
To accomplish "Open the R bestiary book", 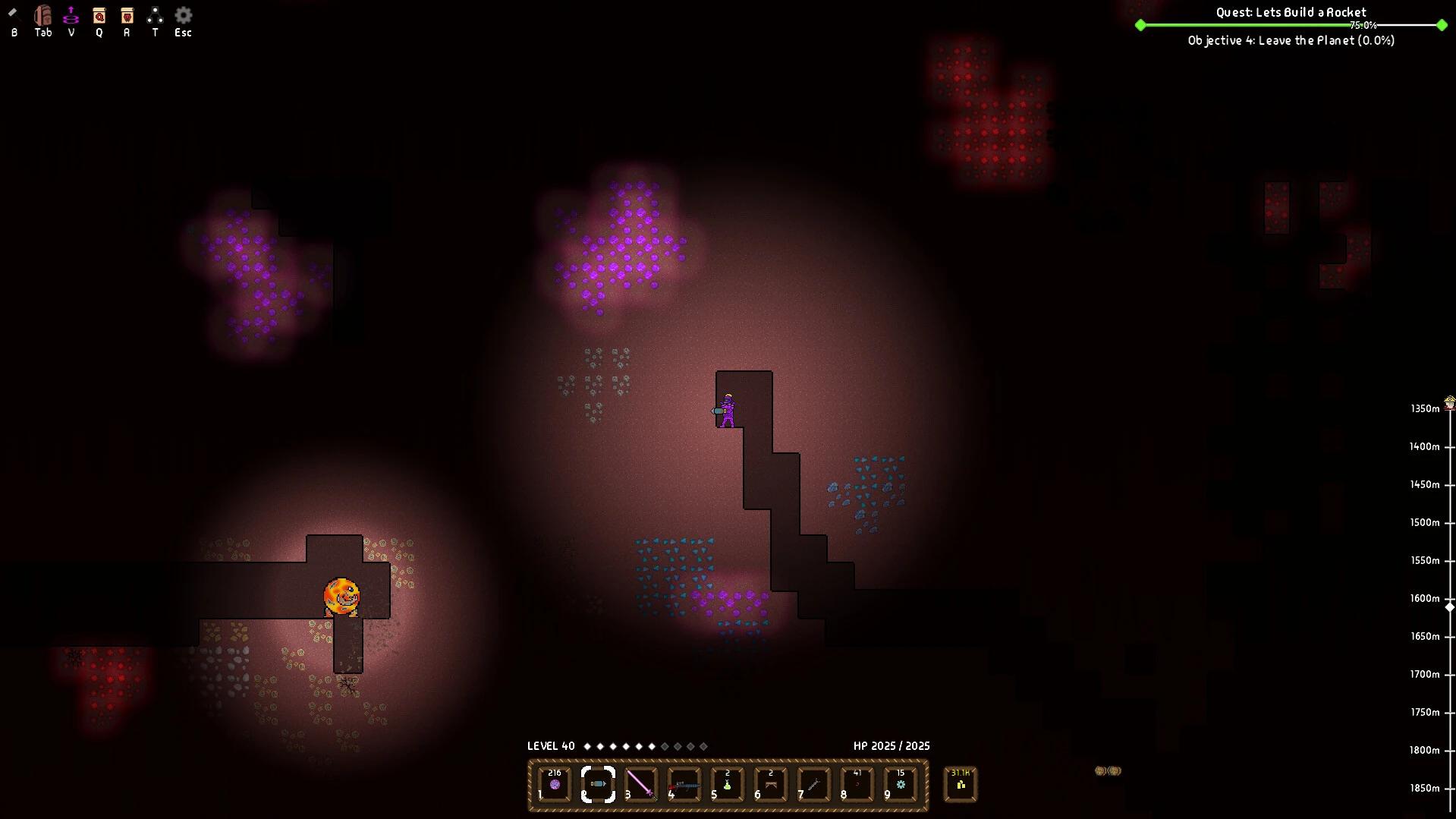I will [127, 17].
